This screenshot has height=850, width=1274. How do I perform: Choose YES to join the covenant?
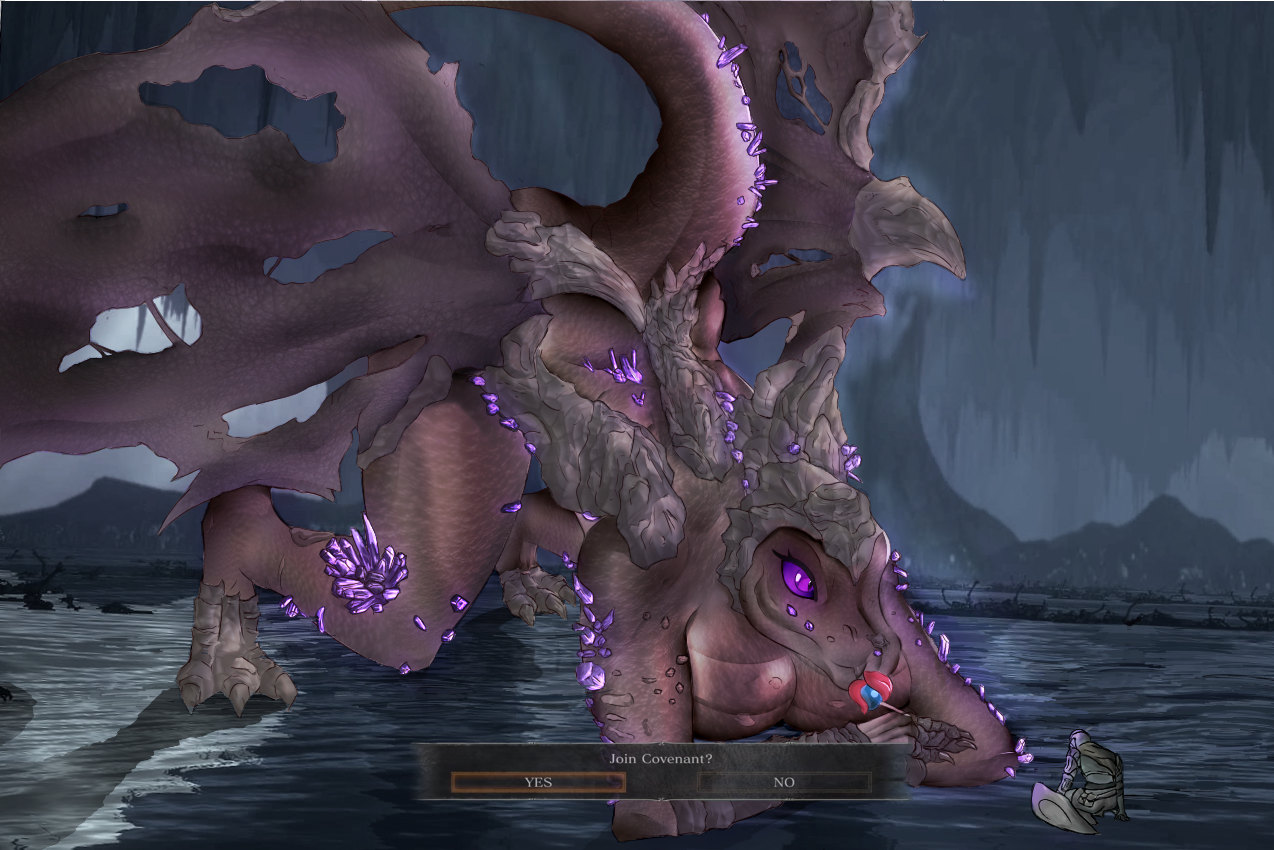[538, 782]
